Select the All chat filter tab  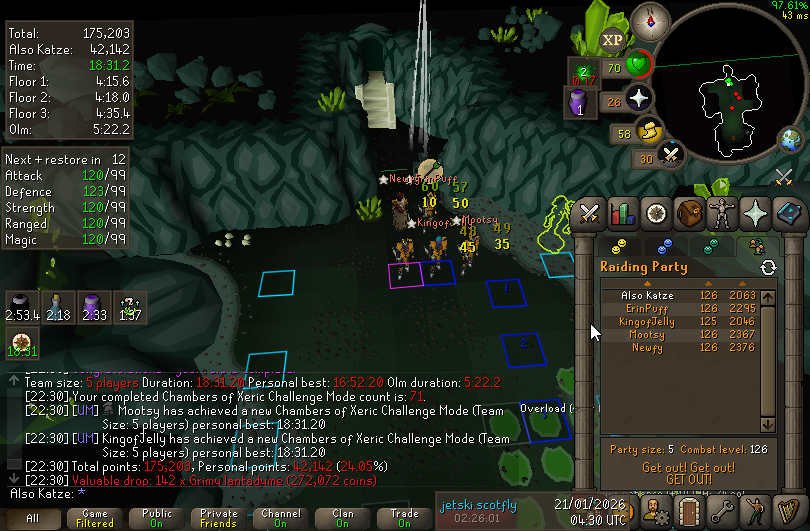point(33,518)
